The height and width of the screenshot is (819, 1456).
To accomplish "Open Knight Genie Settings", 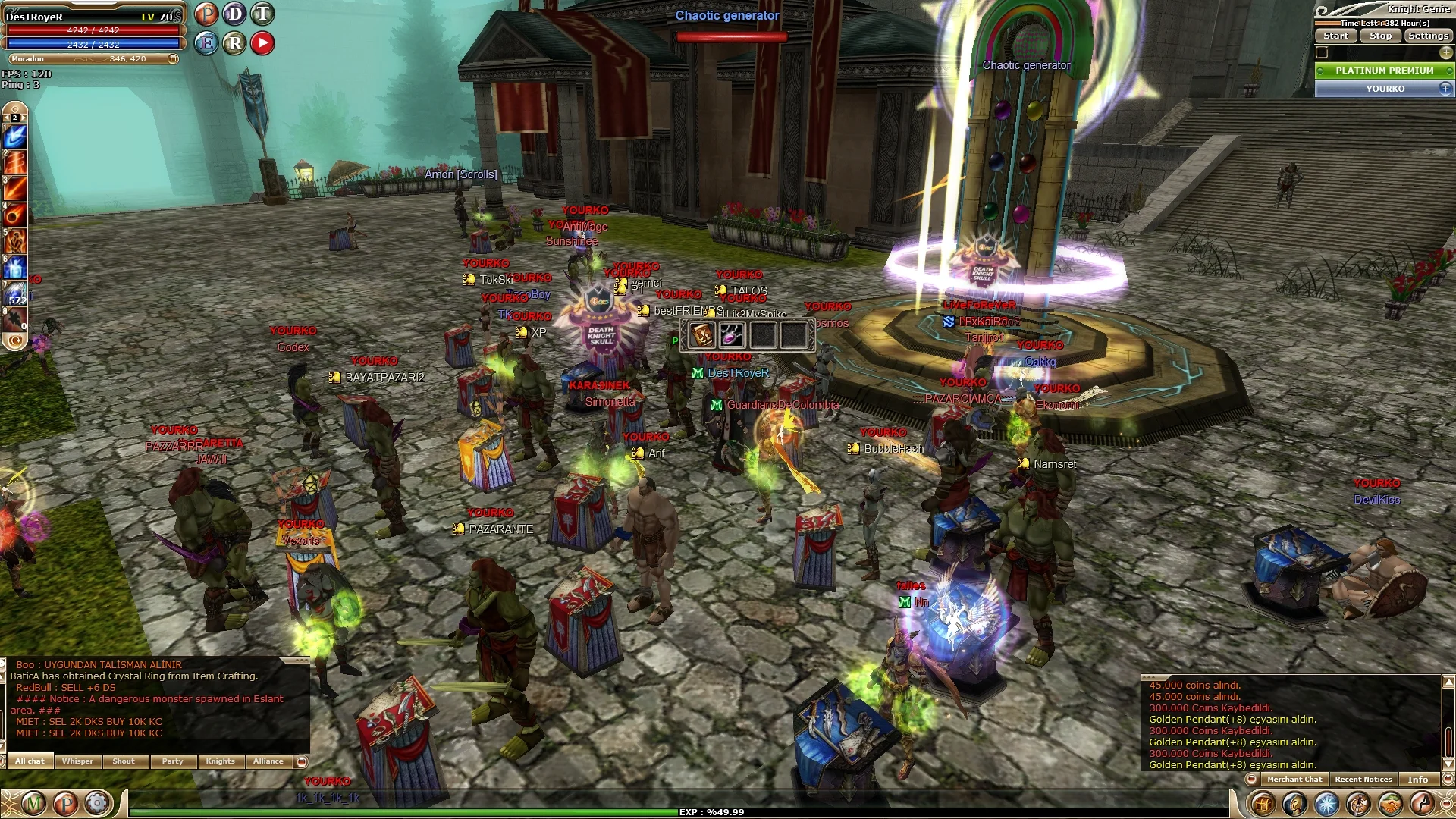I will [1428, 36].
